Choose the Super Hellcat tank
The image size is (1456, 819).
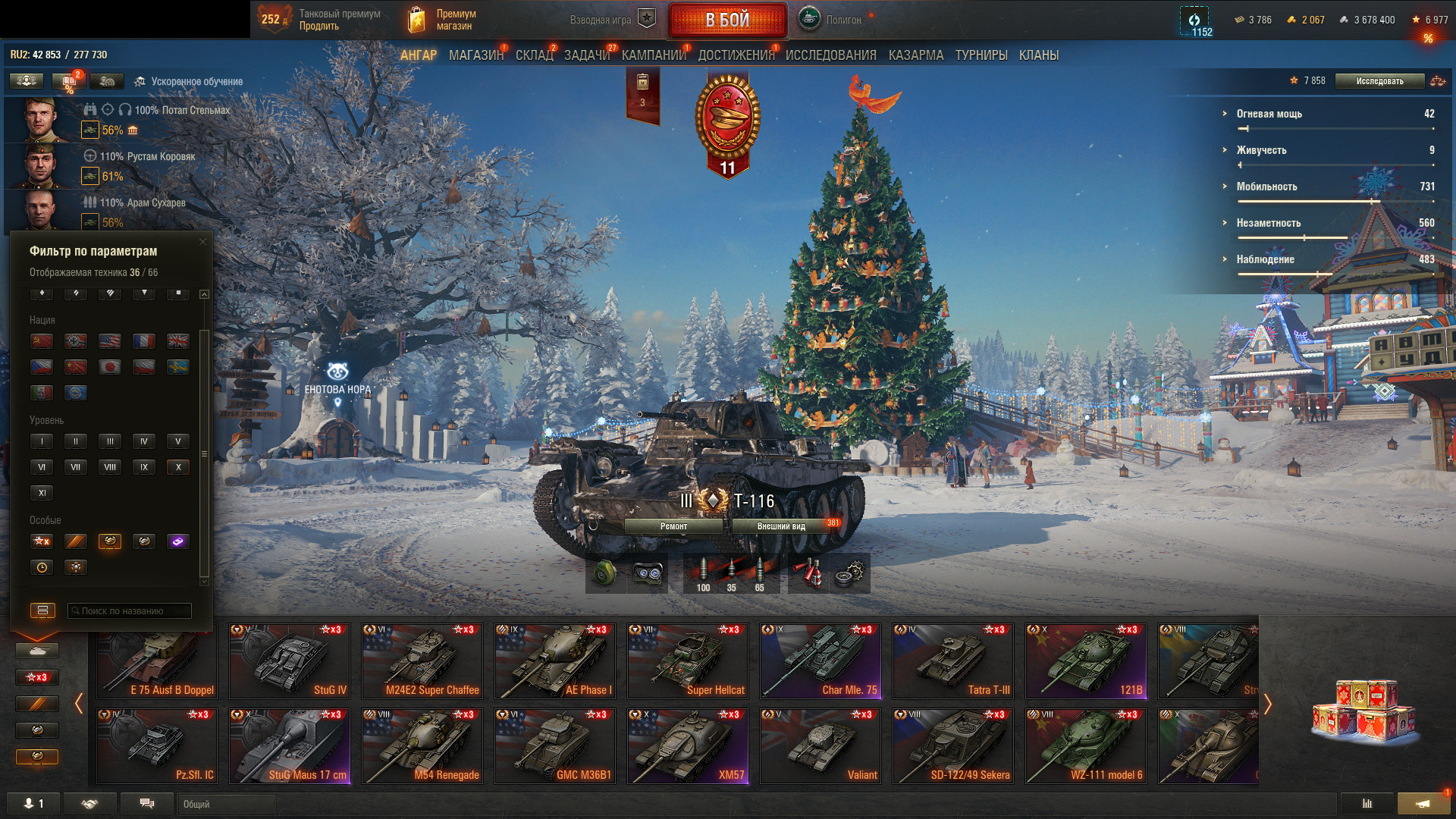click(688, 661)
